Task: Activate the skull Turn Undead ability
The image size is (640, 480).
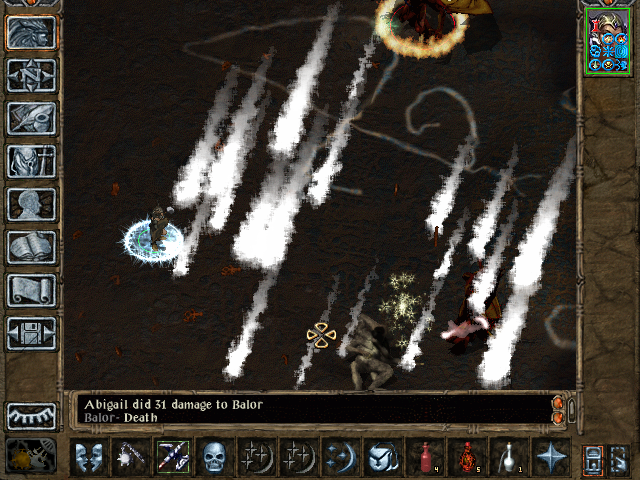Action: pos(214,457)
